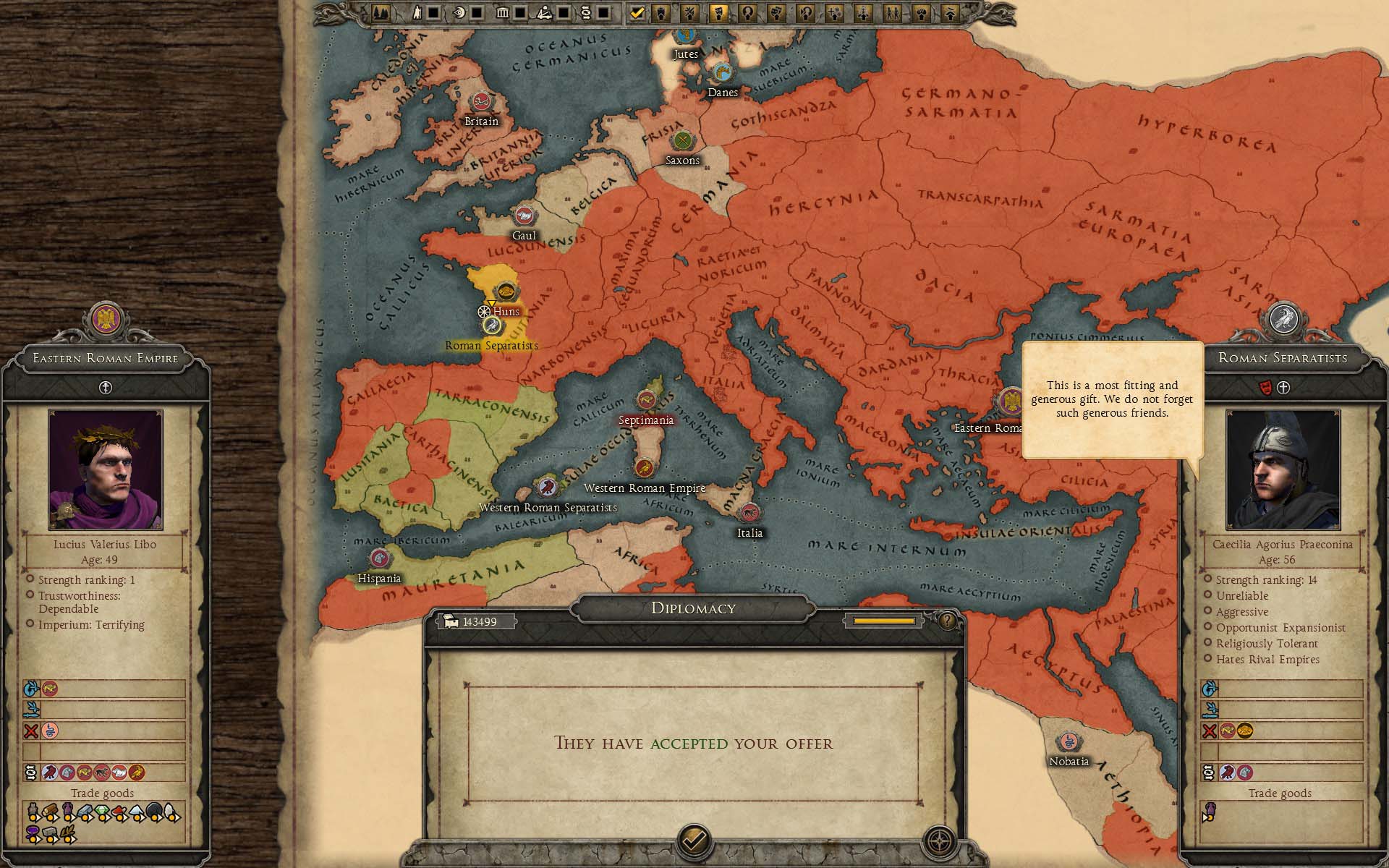Choose the Hispania faction emblem
The height and width of the screenshot is (868, 1389).
click(x=379, y=559)
